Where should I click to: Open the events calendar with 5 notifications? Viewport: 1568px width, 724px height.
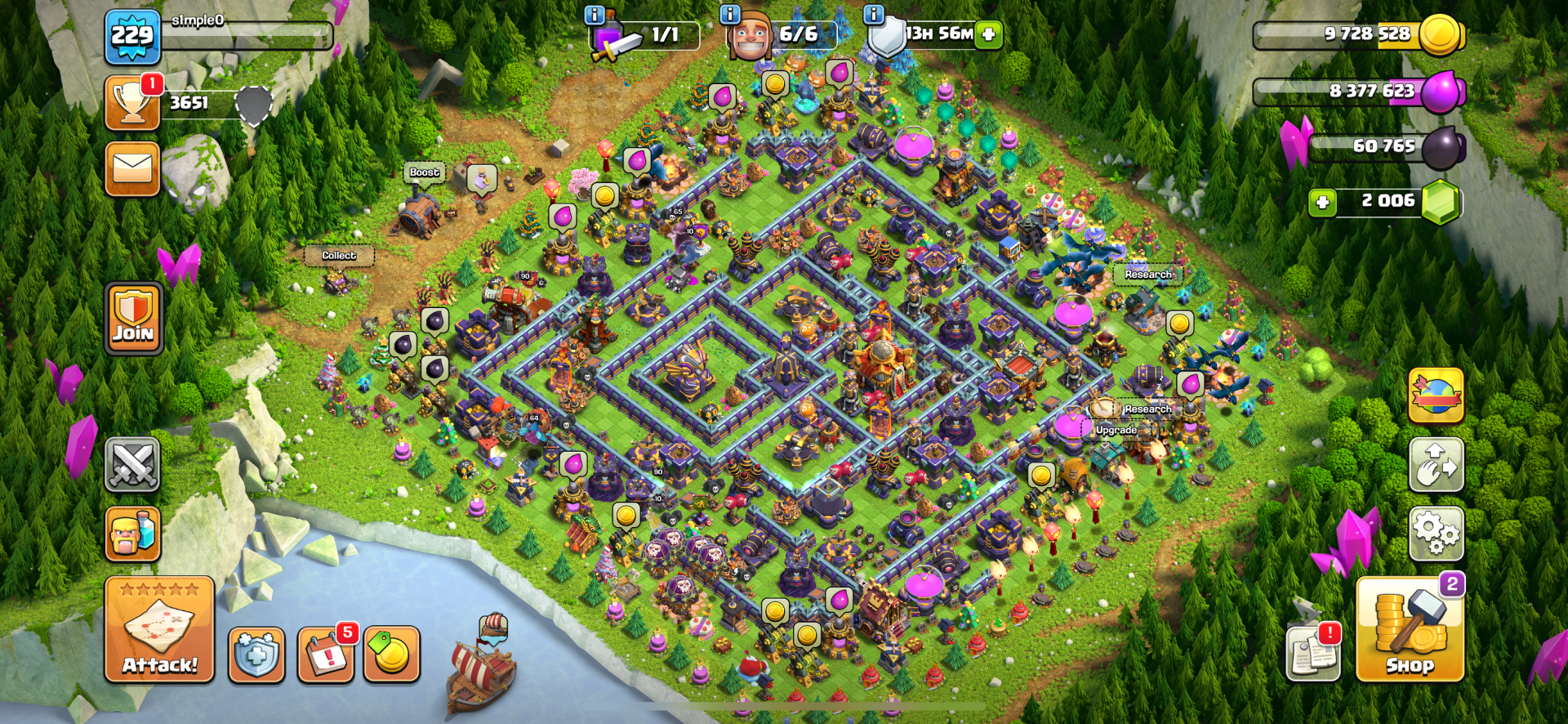pyautogui.click(x=326, y=655)
